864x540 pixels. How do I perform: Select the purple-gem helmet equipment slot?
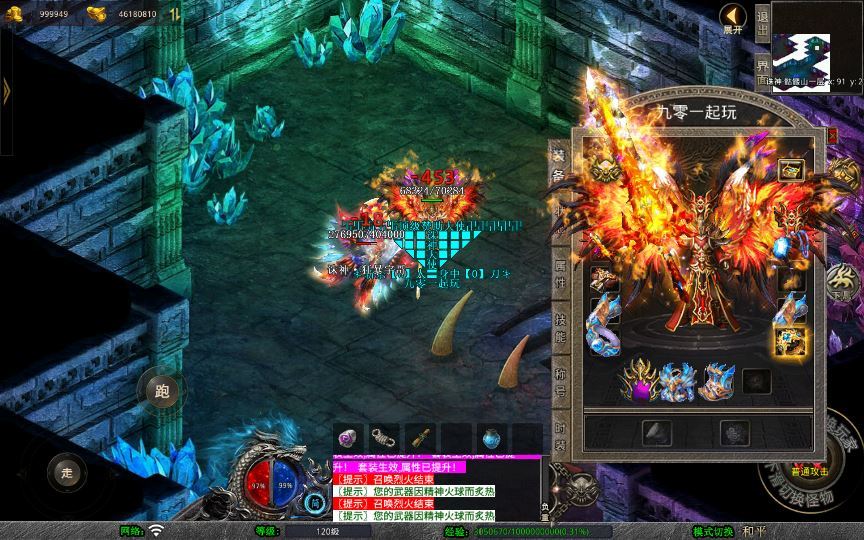pyautogui.click(x=639, y=381)
